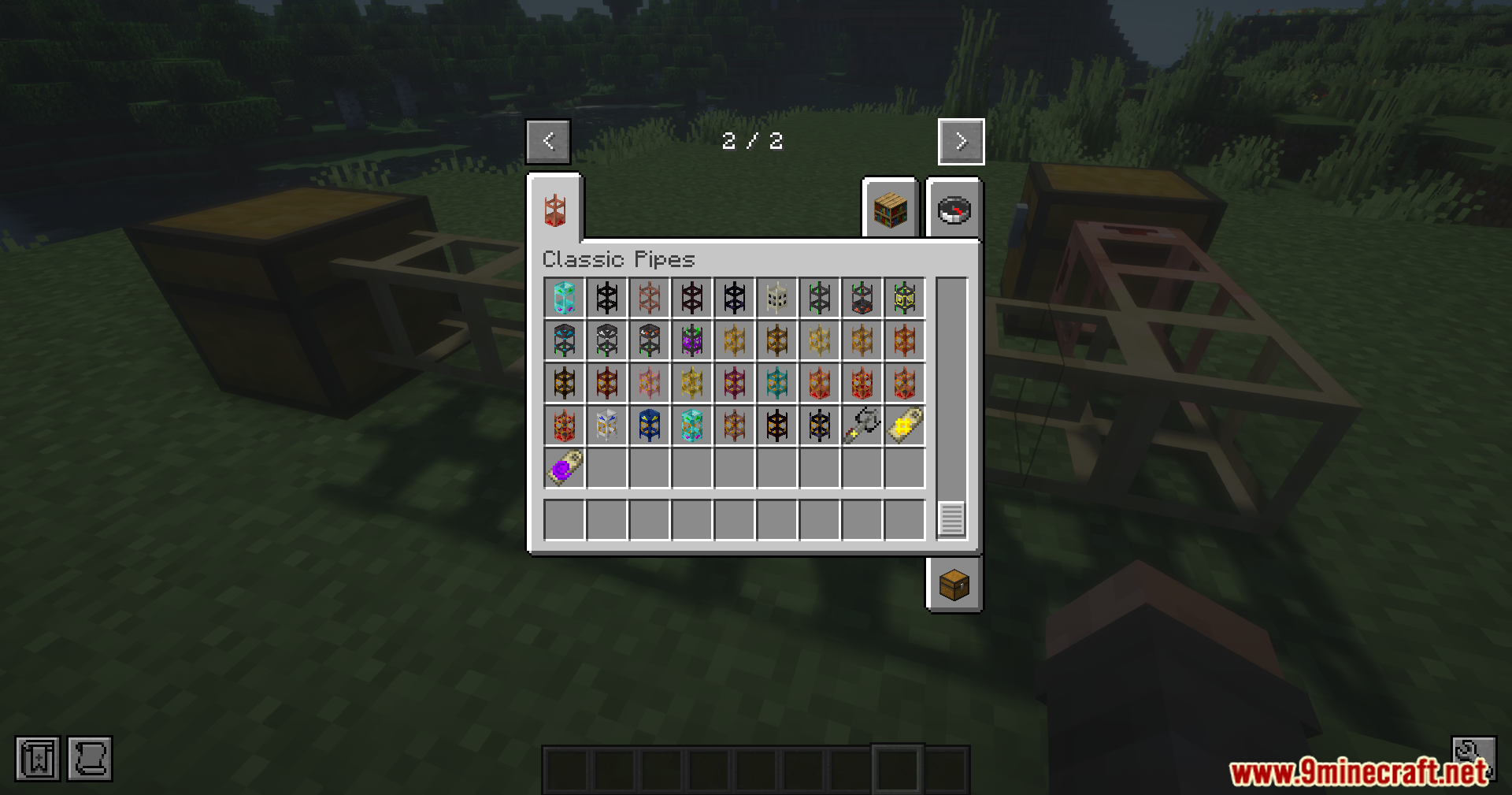Select the diamond transport pipe in the first slot

(x=563, y=298)
